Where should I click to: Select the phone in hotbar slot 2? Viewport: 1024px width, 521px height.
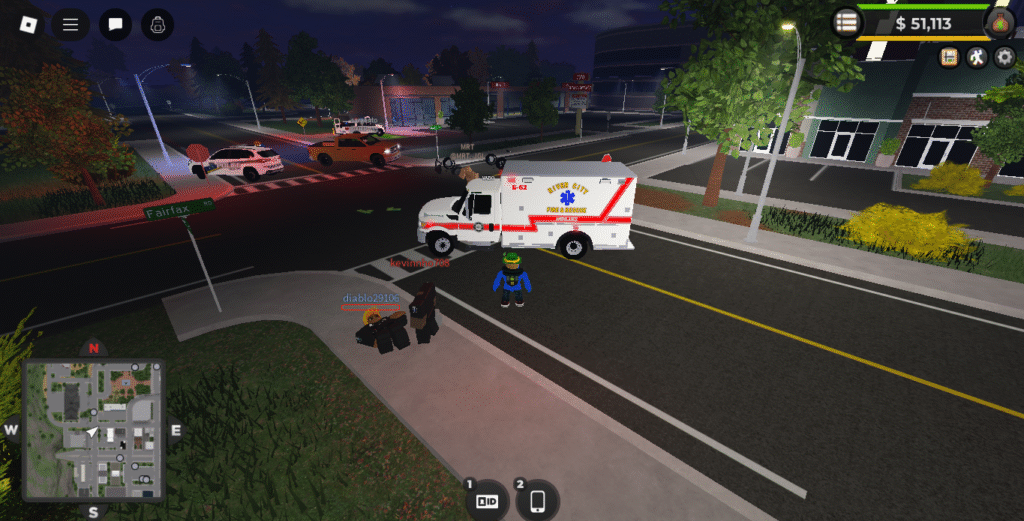coord(538,500)
